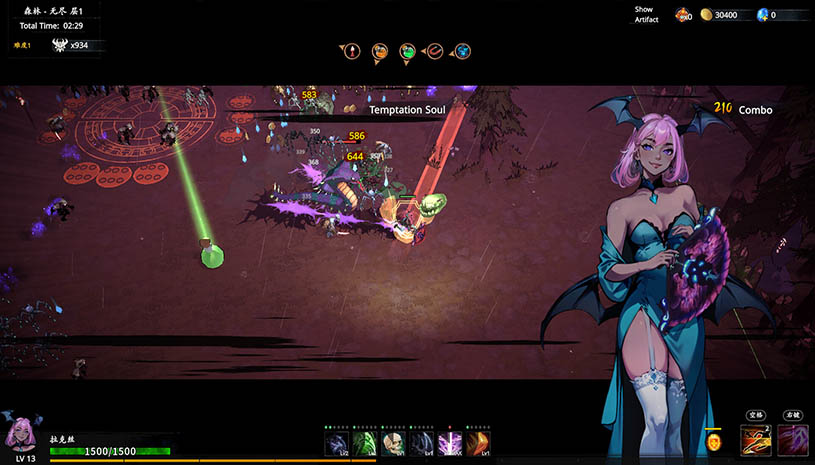815x465 pixels.
Task: Select the blue swirl orb icon
Action: click(x=463, y=50)
